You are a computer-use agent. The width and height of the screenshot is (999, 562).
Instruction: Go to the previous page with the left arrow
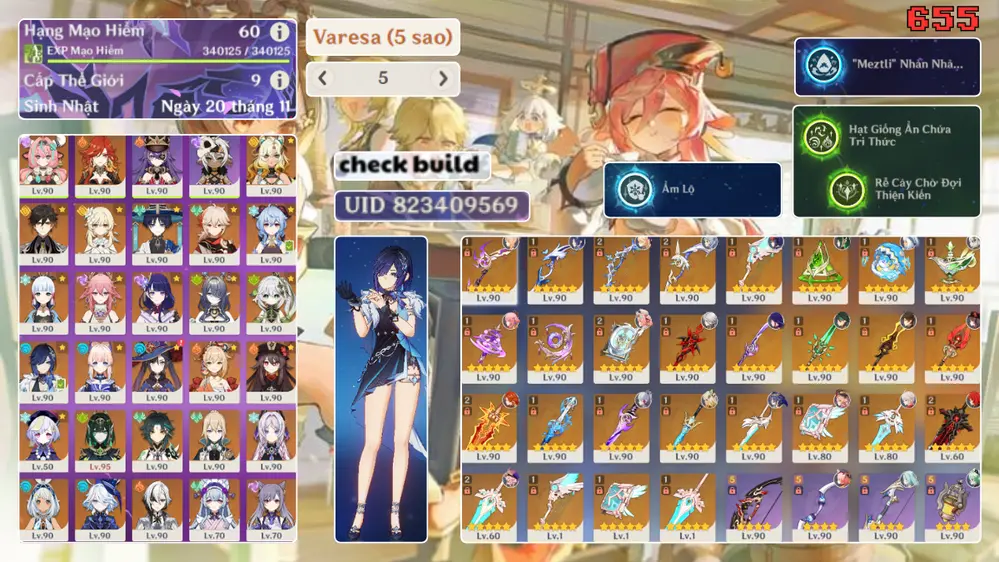tap(322, 78)
